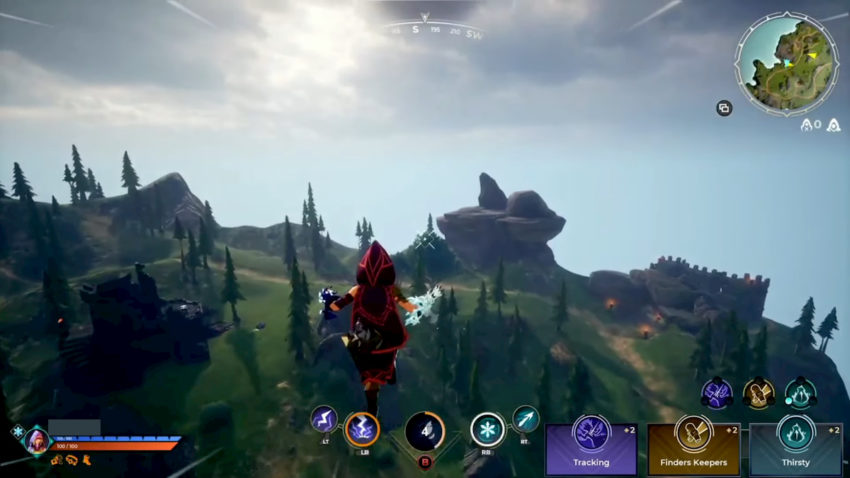This screenshot has width=850, height=478.
Task: Choose the Finders Keepers talent card
Action: [693, 449]
